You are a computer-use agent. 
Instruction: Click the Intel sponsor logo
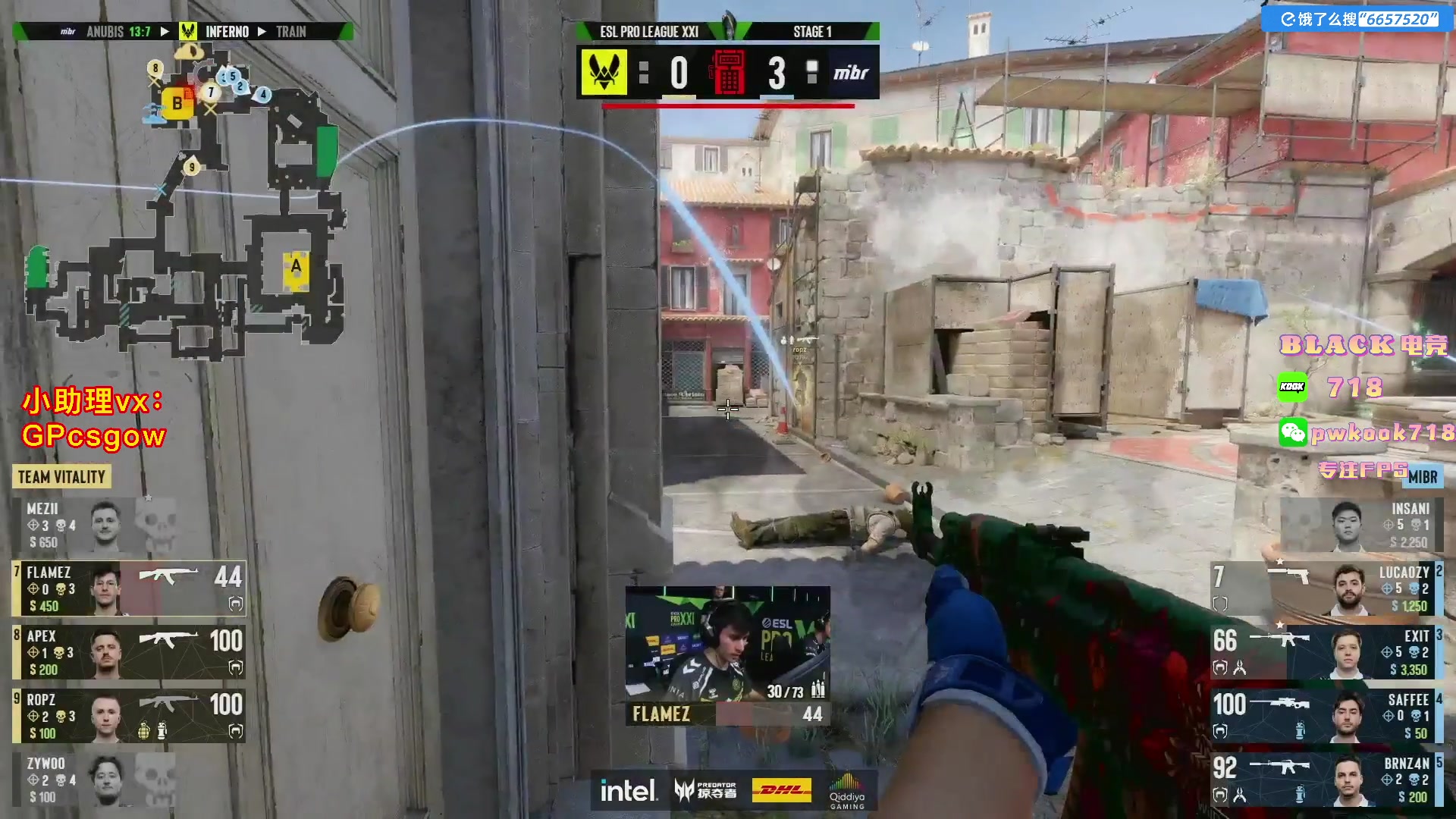point(629,791)
